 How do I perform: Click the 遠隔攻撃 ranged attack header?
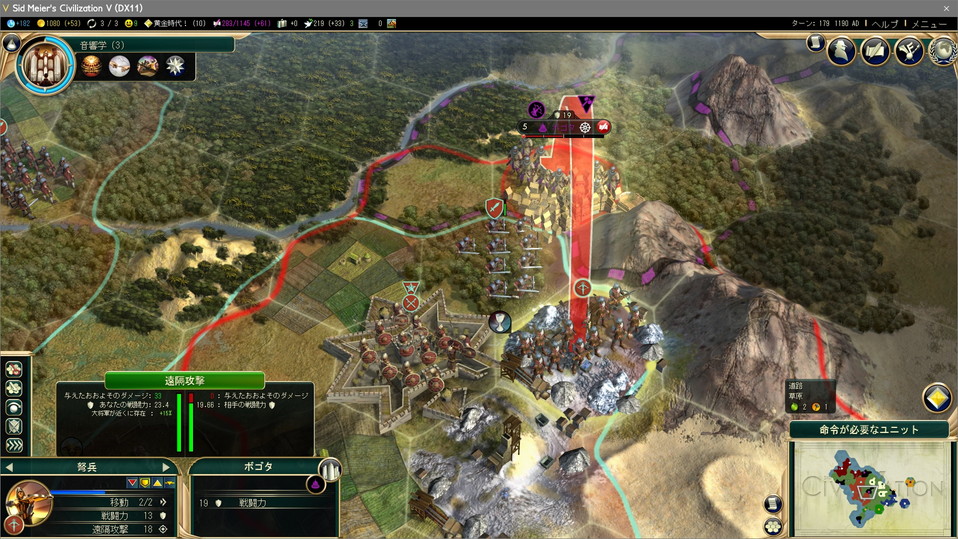pyautogui.click(x=184, y=380)
